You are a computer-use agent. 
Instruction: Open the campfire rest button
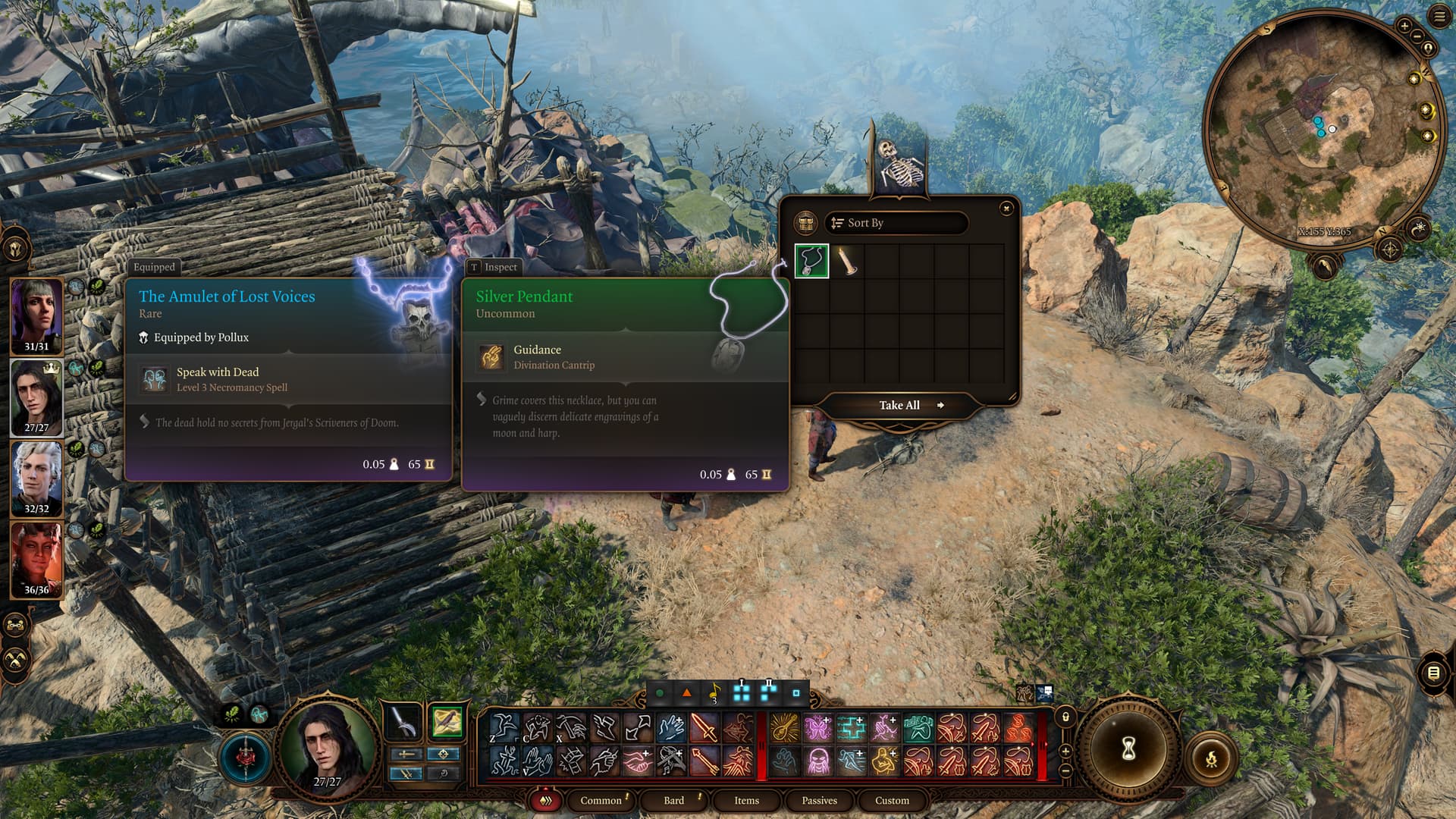pyautogui.click(x=1211, y=758)
